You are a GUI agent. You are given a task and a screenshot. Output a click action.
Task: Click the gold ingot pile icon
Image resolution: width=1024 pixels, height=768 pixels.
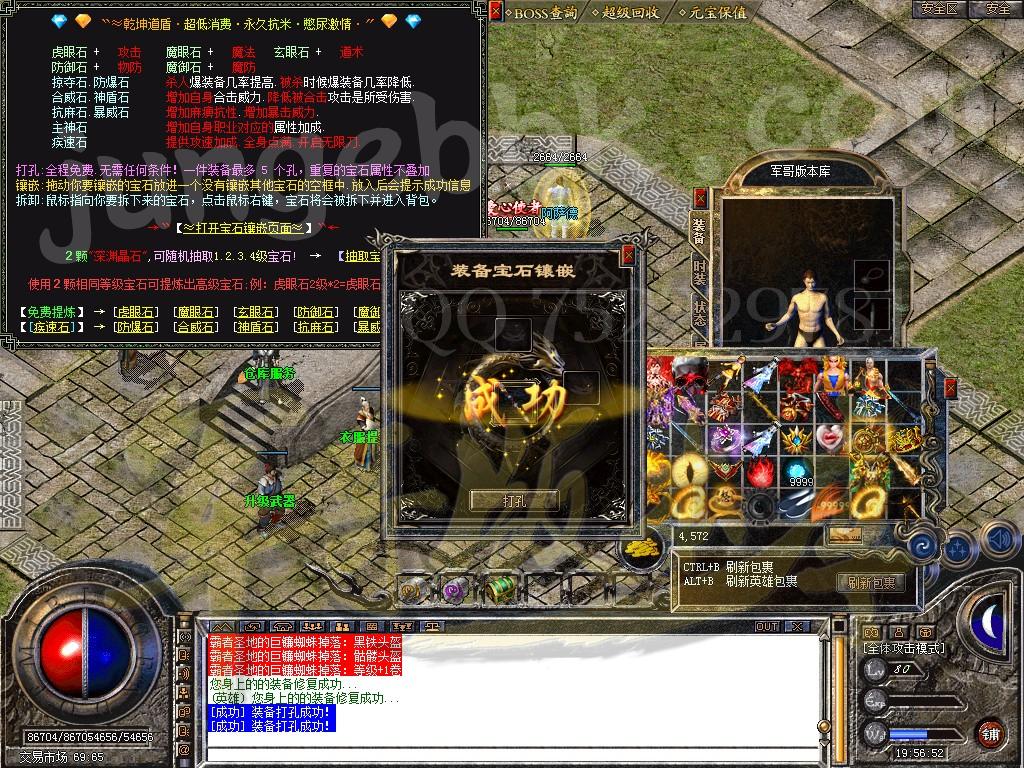point(641,548)
